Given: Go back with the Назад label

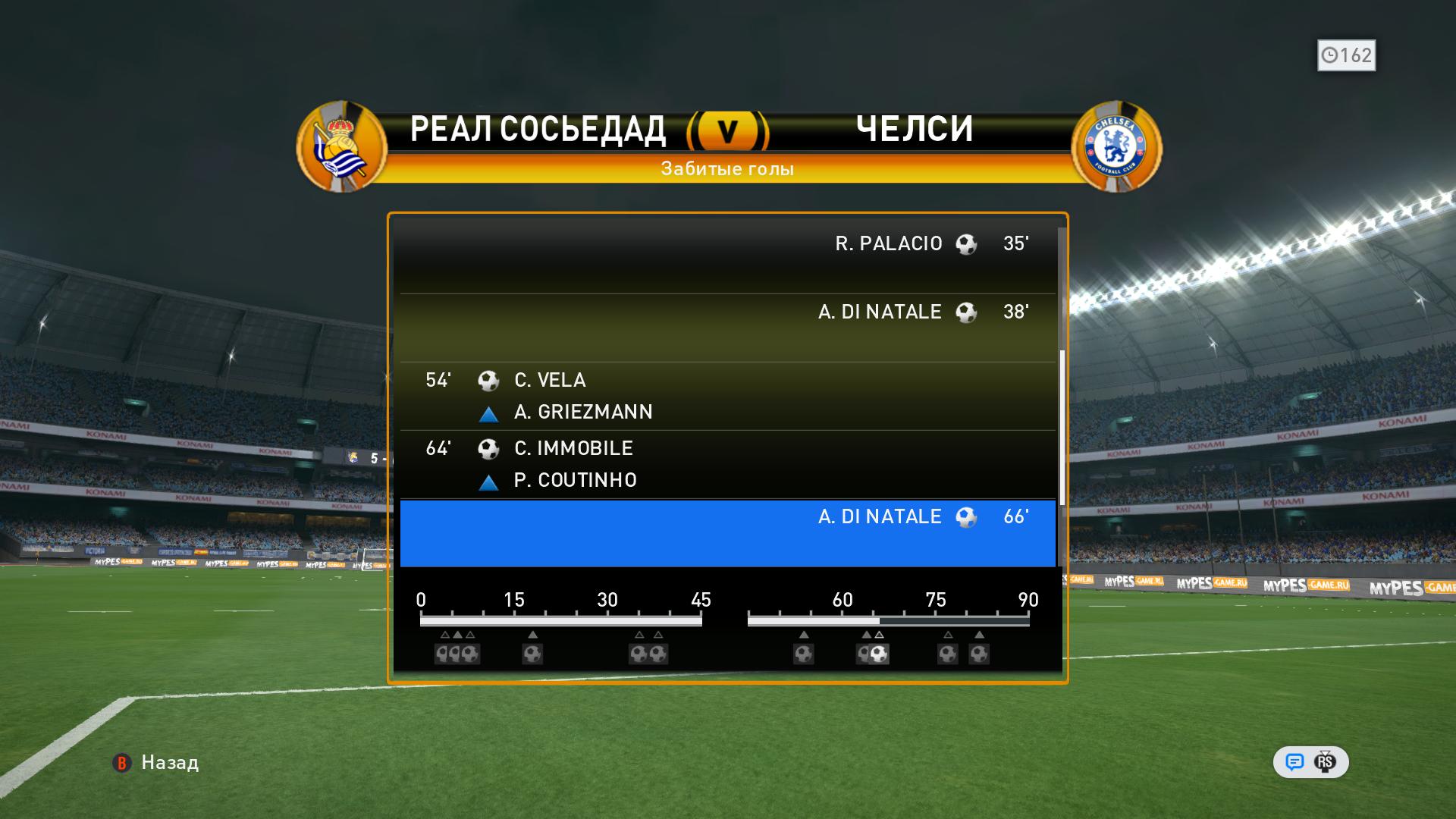Looking at the screenshot, I should click(x=169, y=763).
